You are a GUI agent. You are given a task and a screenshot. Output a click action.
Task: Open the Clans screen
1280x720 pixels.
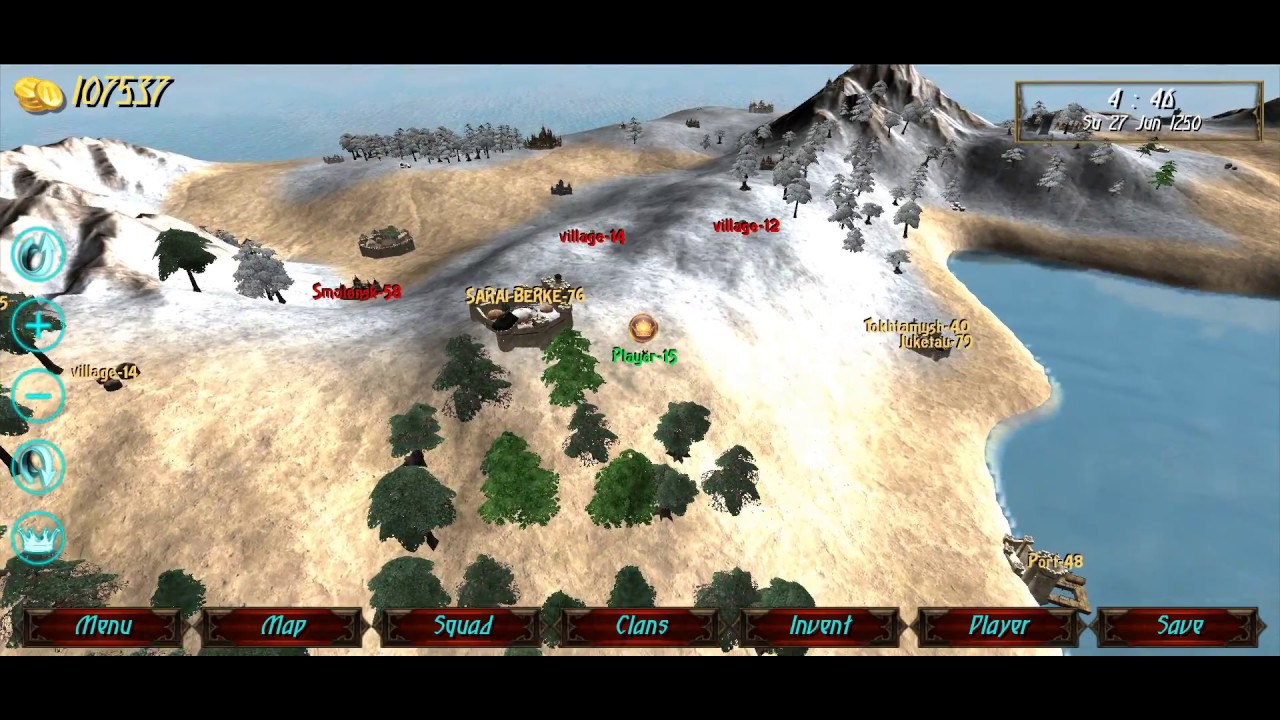tap(641, 626)
